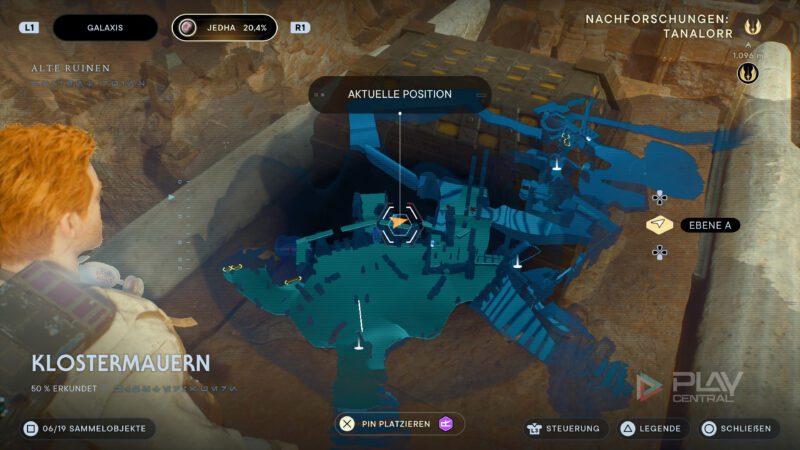Click the Aktuelle Position player marker
800x450 pixels.
click(x=398, y=223)
